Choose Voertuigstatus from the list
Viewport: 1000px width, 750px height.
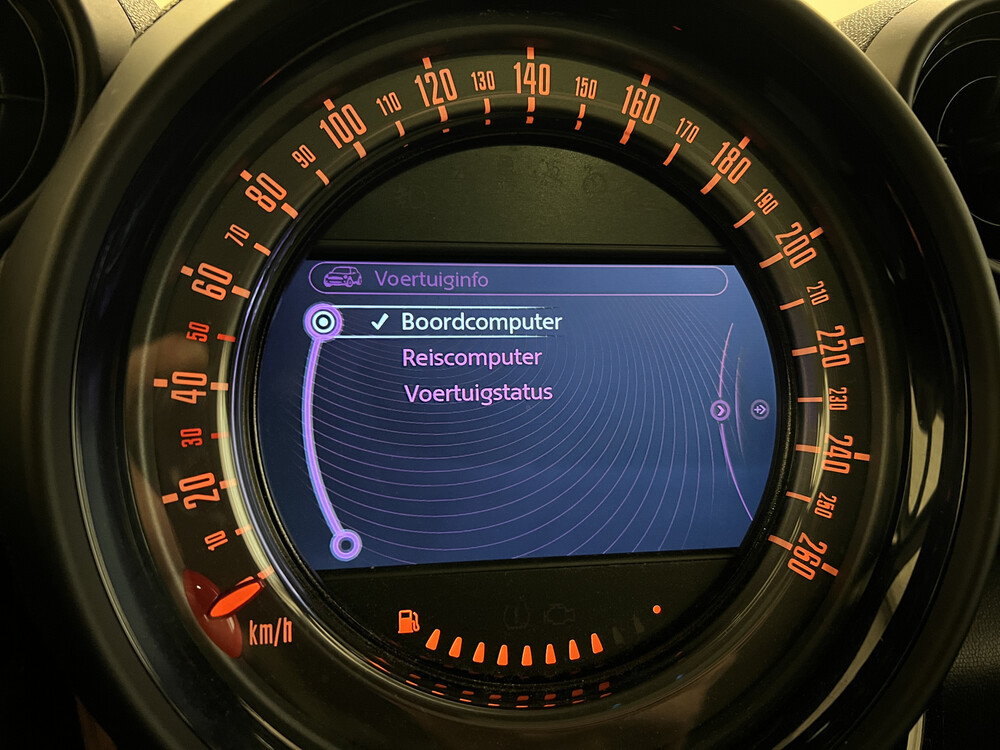478,392
